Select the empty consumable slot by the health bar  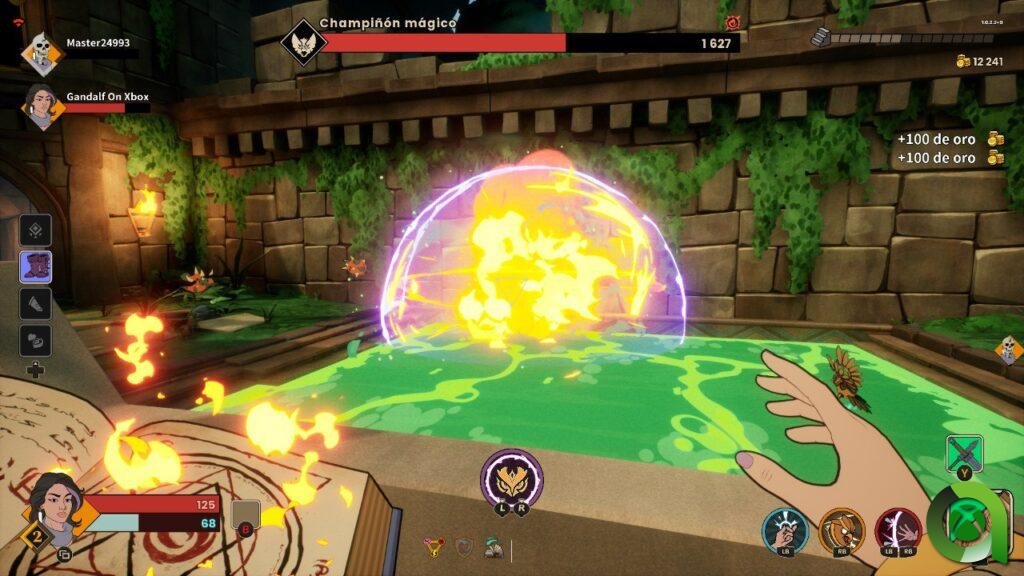pos(246,516)
